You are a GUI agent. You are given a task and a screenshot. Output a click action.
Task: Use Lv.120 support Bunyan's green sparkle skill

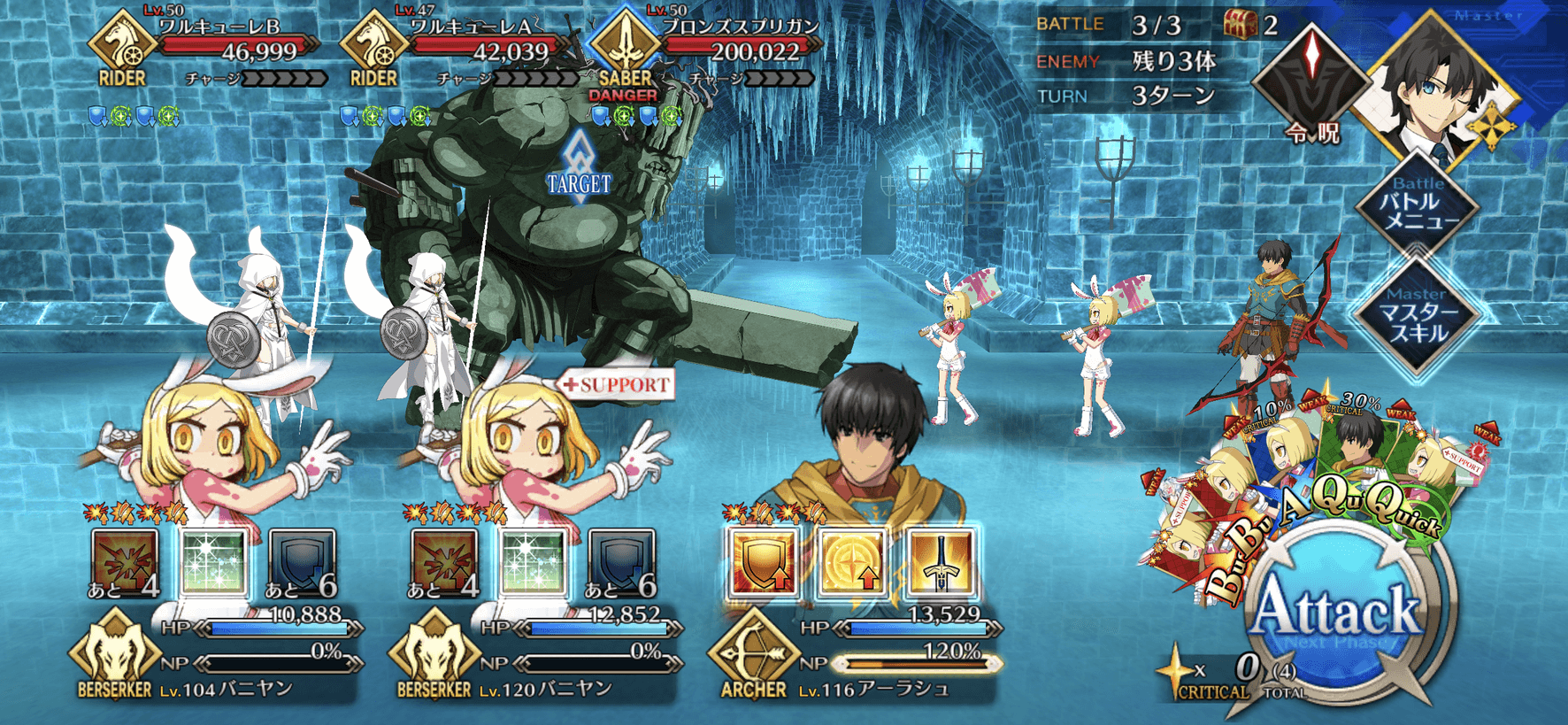tap(533, 562)
